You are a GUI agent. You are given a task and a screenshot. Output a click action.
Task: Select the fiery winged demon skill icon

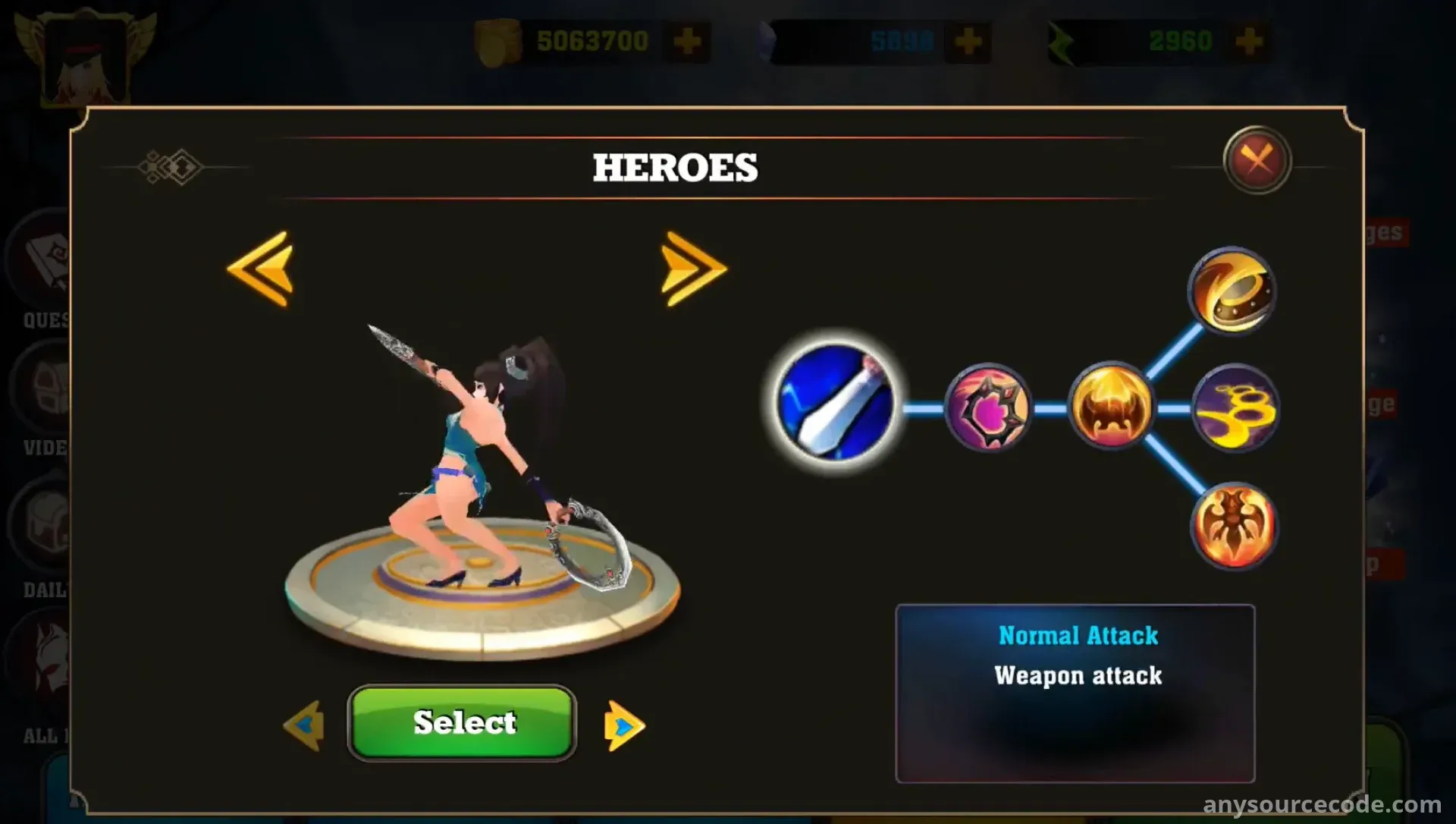coord(1233,527)
